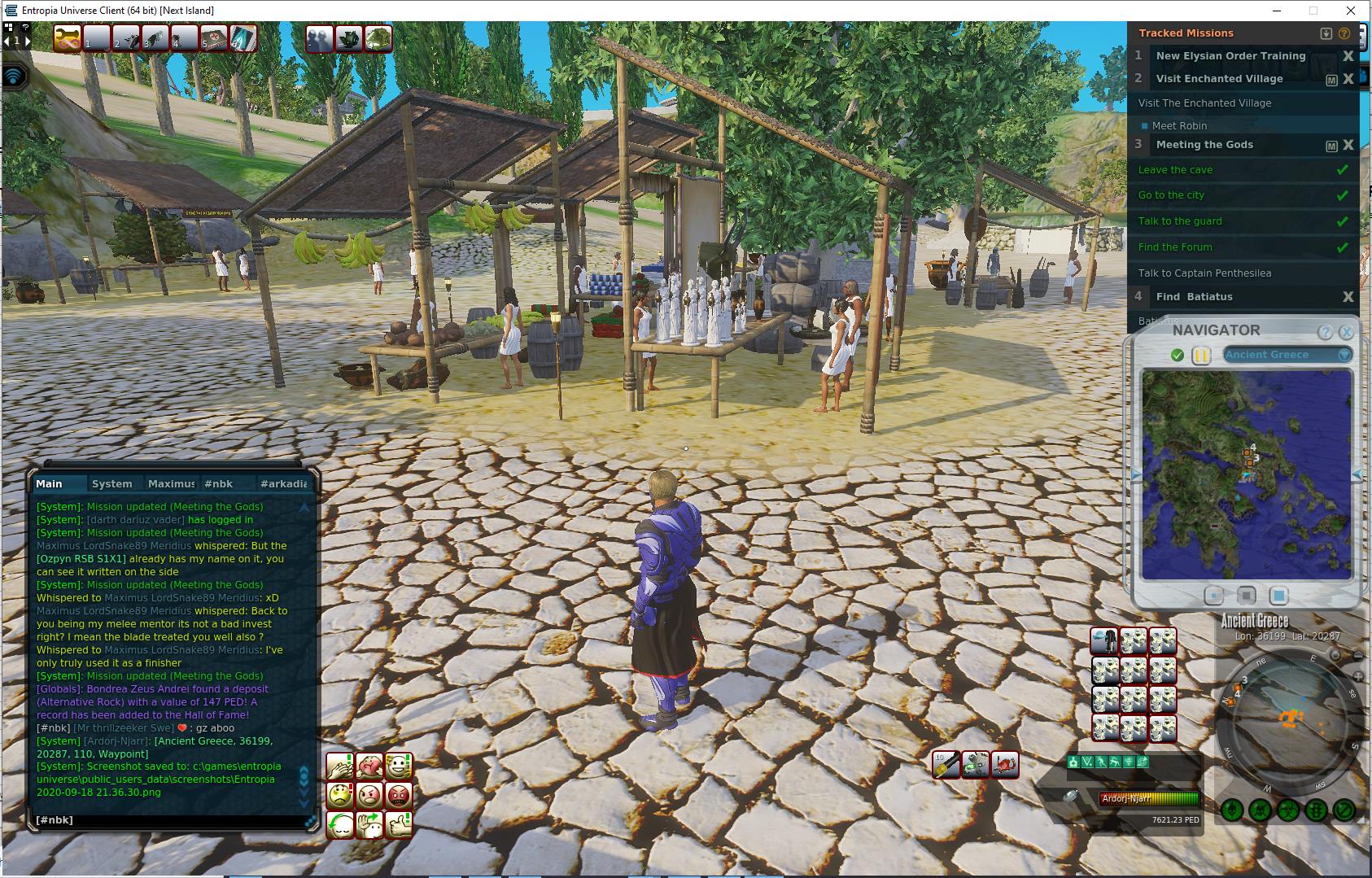The image size is (1372, 878).
Task: Open the Ancient Greece map dropdown
Action: [1344, 355]
